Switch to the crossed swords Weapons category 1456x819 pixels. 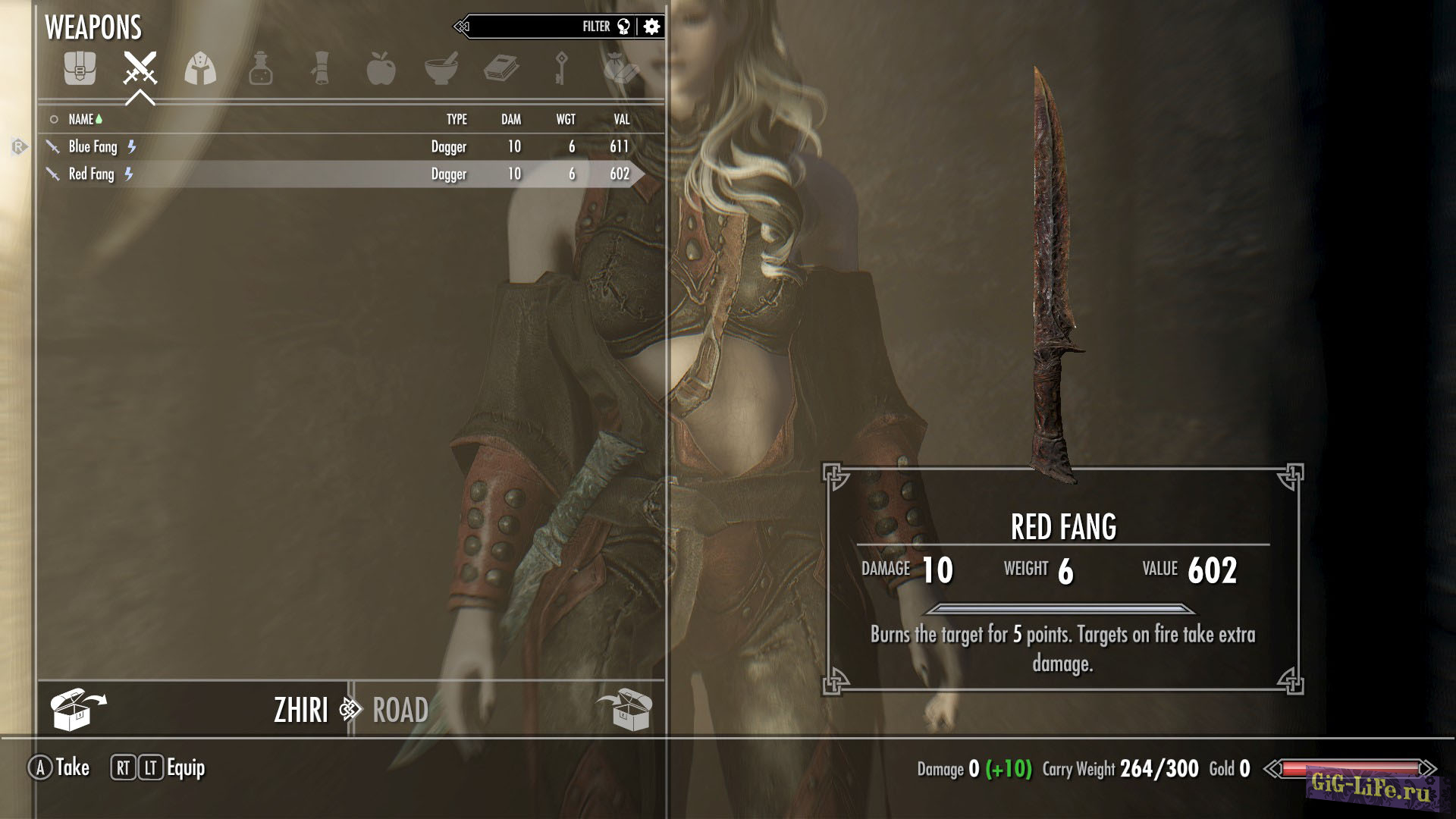(140, 68)
